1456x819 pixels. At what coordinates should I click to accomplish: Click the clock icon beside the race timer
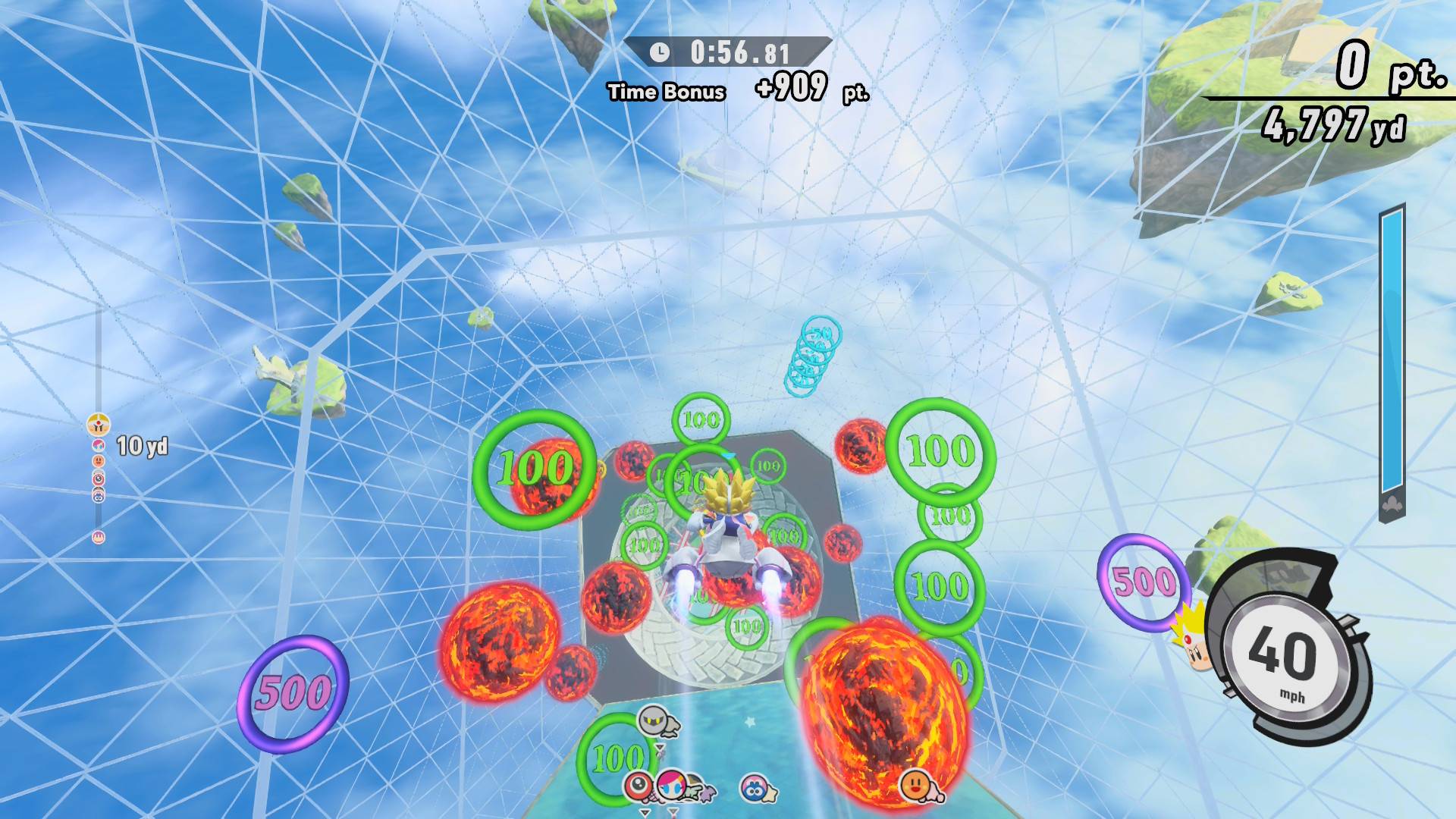click(660, 54)
